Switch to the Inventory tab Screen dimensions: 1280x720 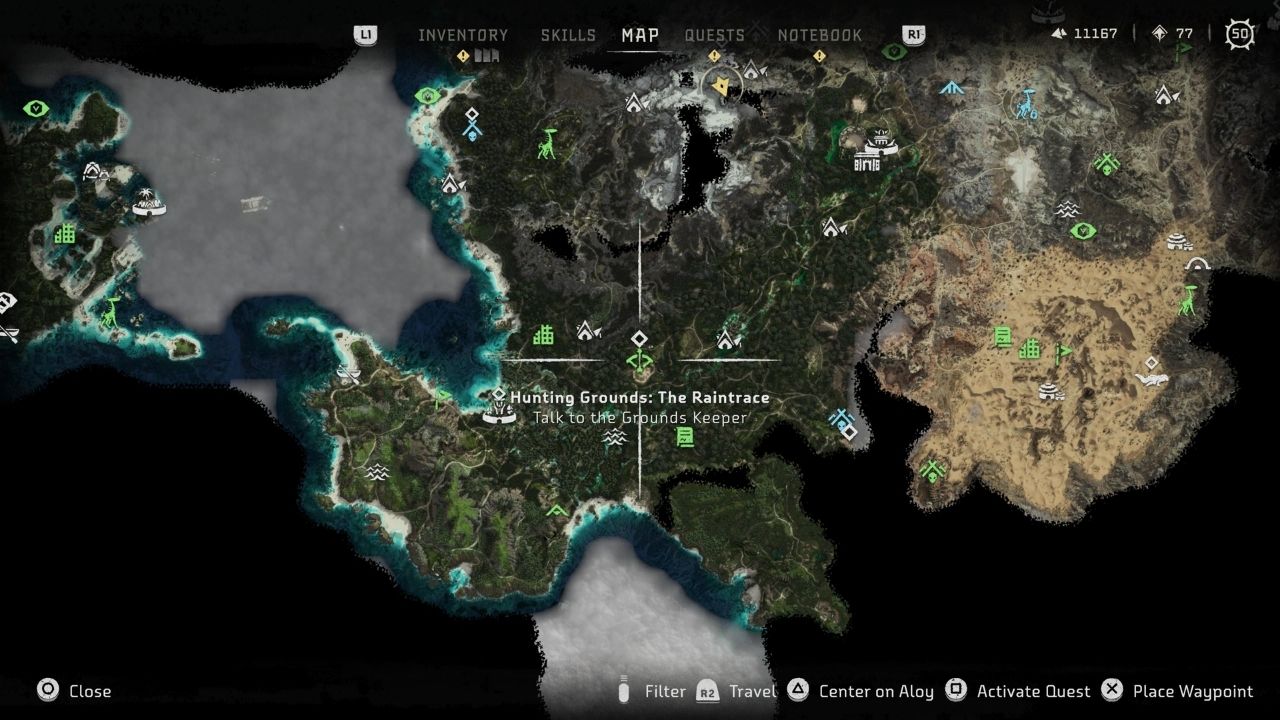[x=463, y=35]
